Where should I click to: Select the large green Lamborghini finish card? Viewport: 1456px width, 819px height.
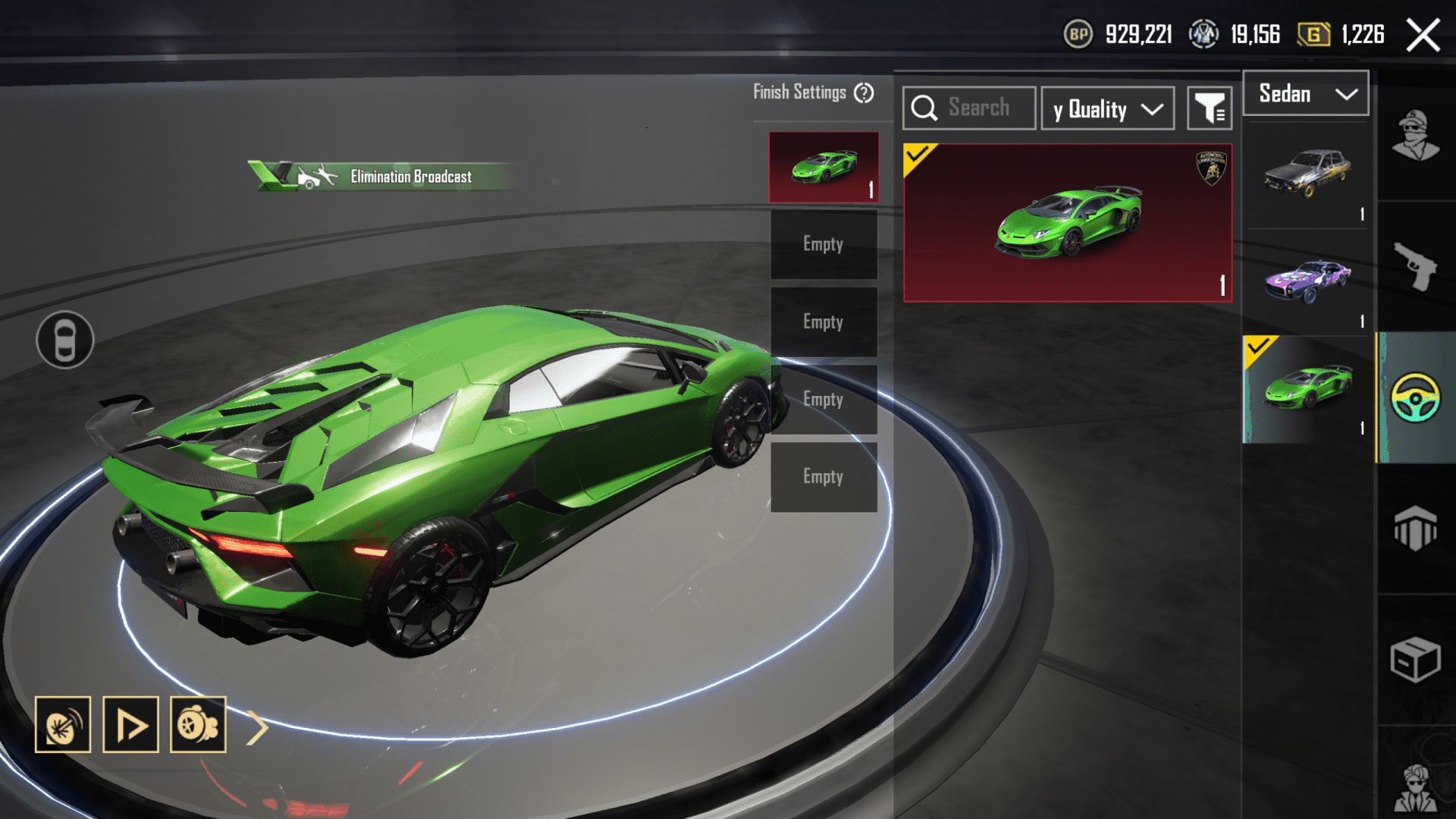[x=1067, y=223]
